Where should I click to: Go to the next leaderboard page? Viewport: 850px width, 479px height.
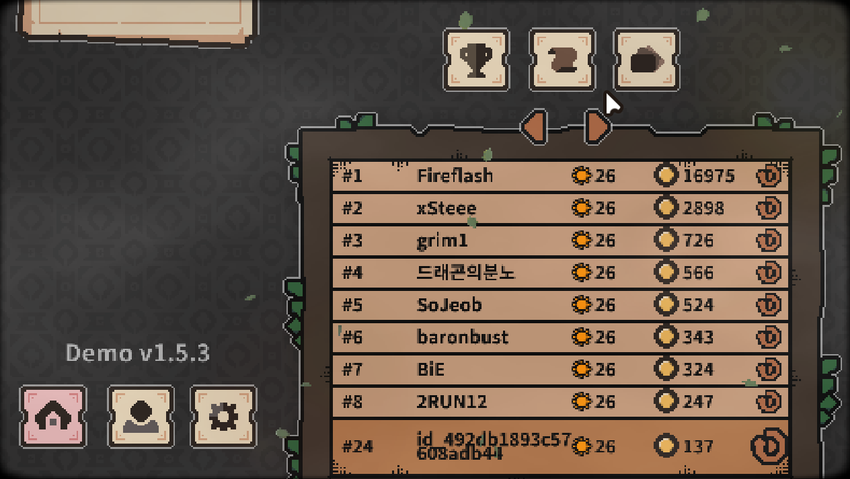(597, 126)
